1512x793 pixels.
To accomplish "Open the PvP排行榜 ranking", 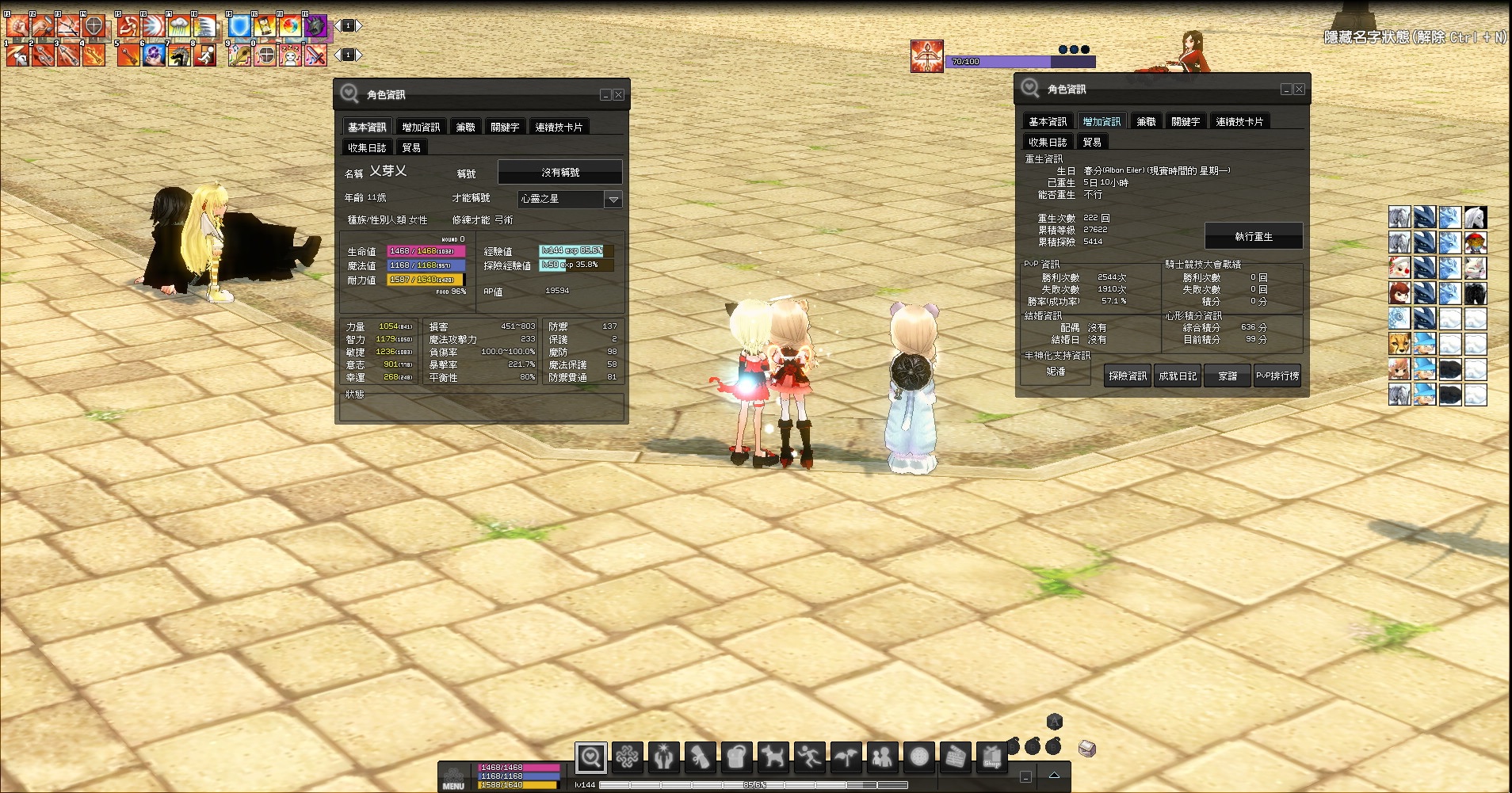I will click(1277, 376).
